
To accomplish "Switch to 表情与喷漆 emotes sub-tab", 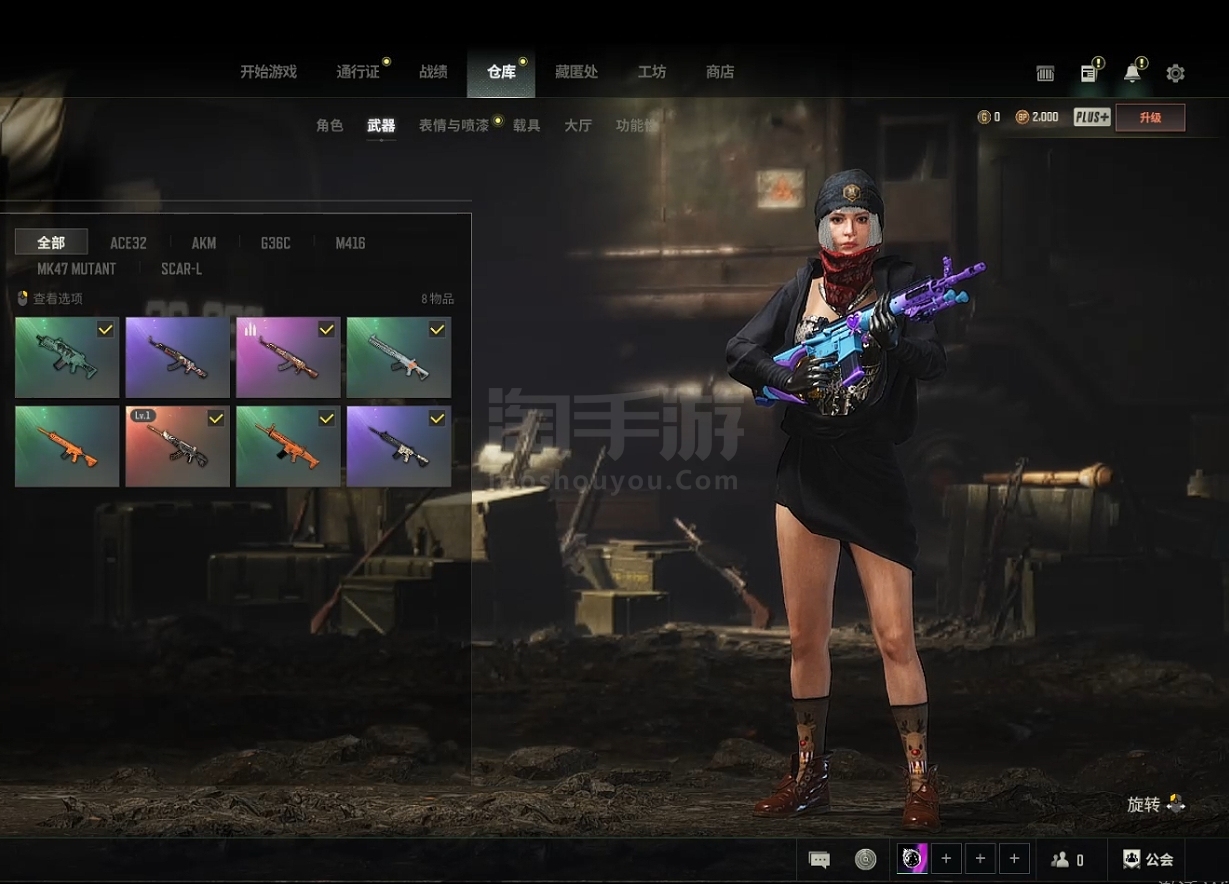I will tap(453, 126).
